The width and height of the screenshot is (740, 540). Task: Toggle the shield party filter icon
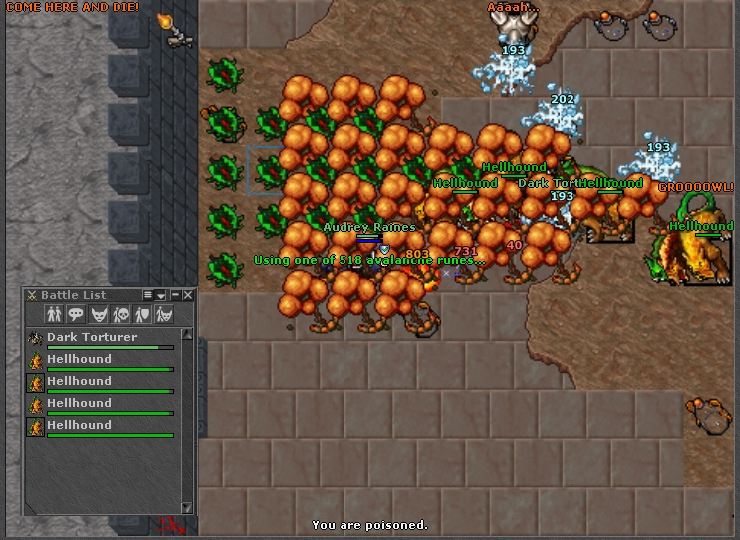142,314
